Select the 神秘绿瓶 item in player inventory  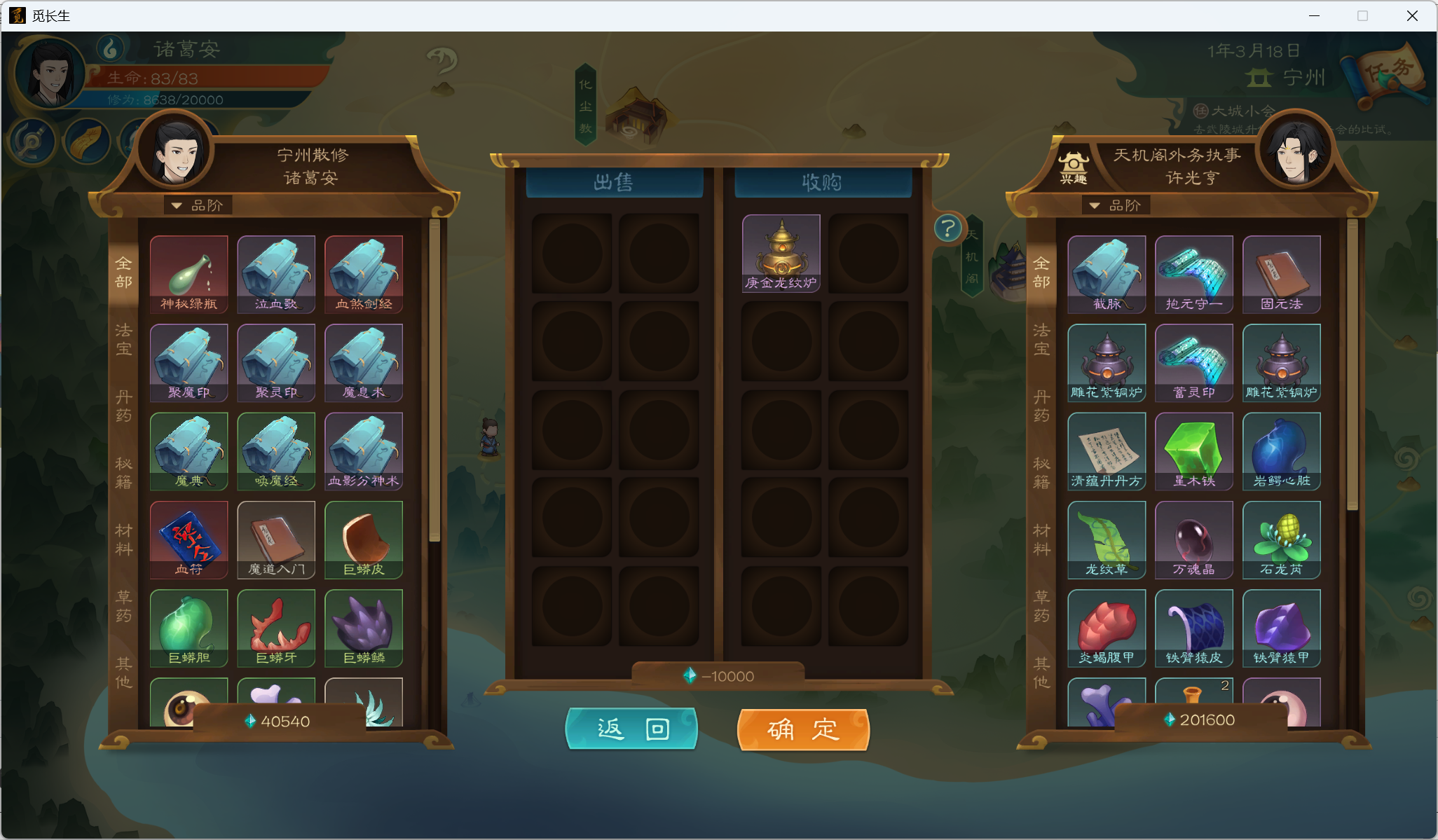pyautogui.click(x=189, y=273)
